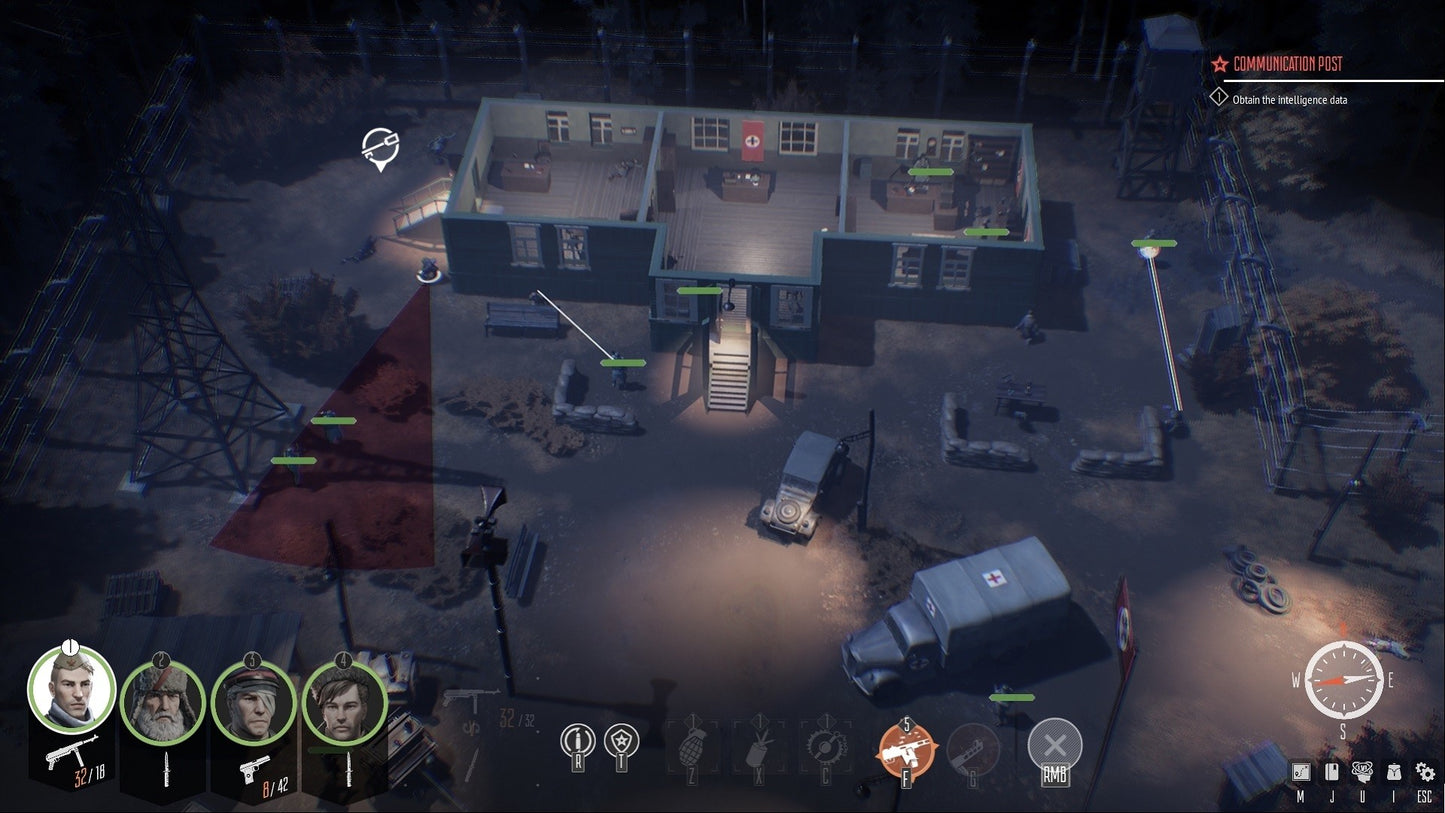Click the compass in the corner
This screenshot has height=813, width=1445.
click(1344, 680)
